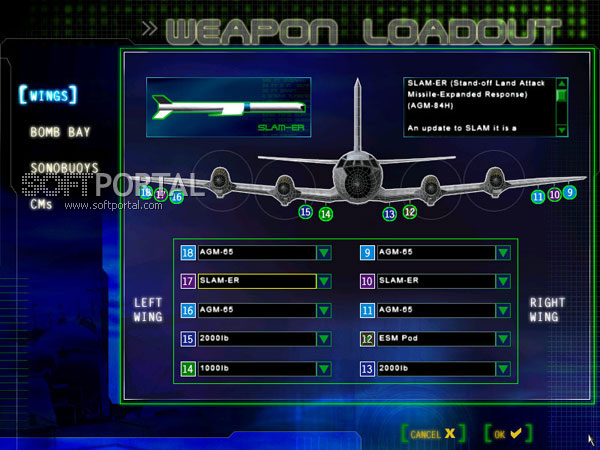
Task: Select hardpoint 9 marker on wingtip
Action: [x=570, y=192]
